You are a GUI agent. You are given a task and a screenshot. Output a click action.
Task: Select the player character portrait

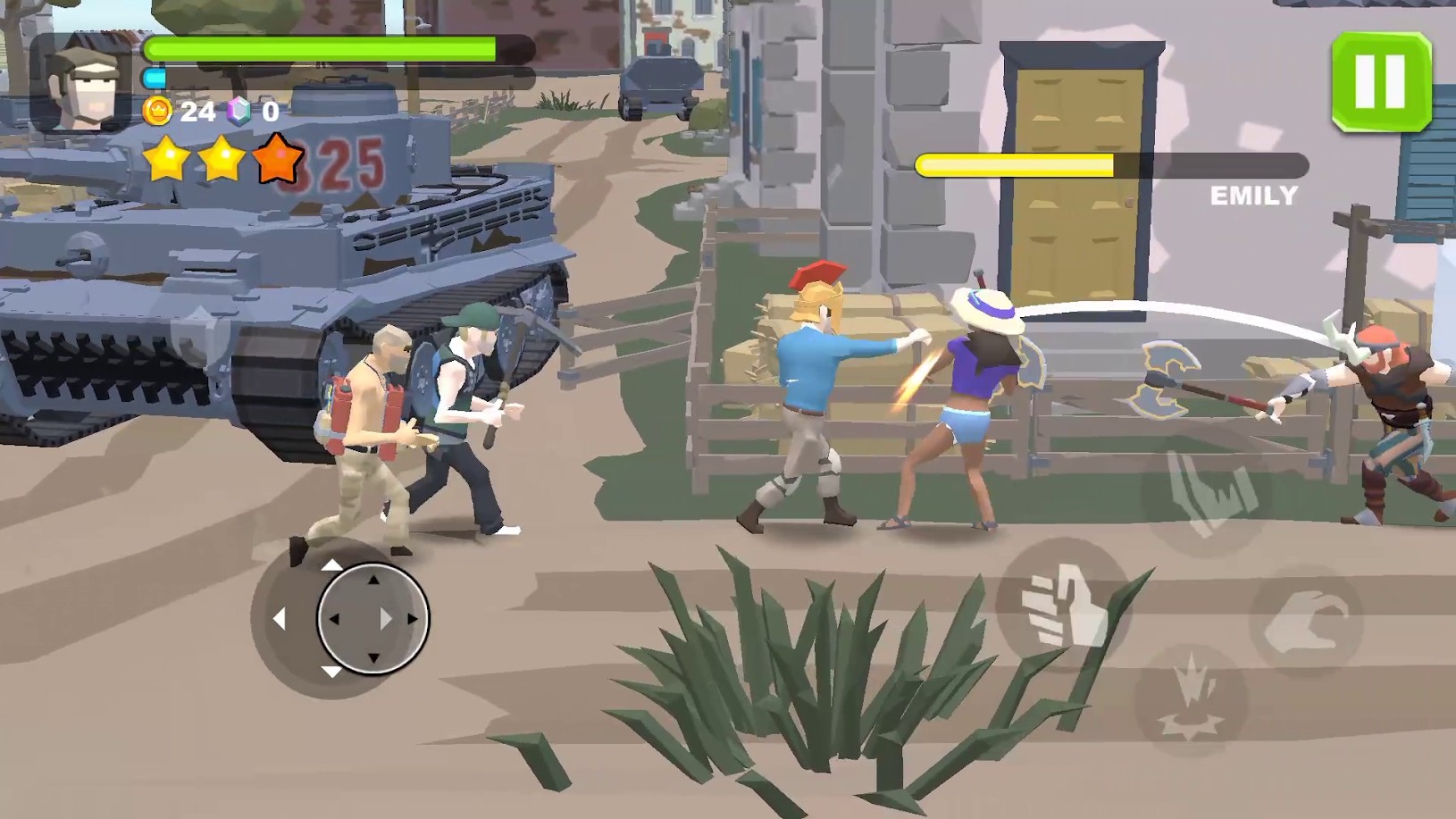[x=83, y=83]
